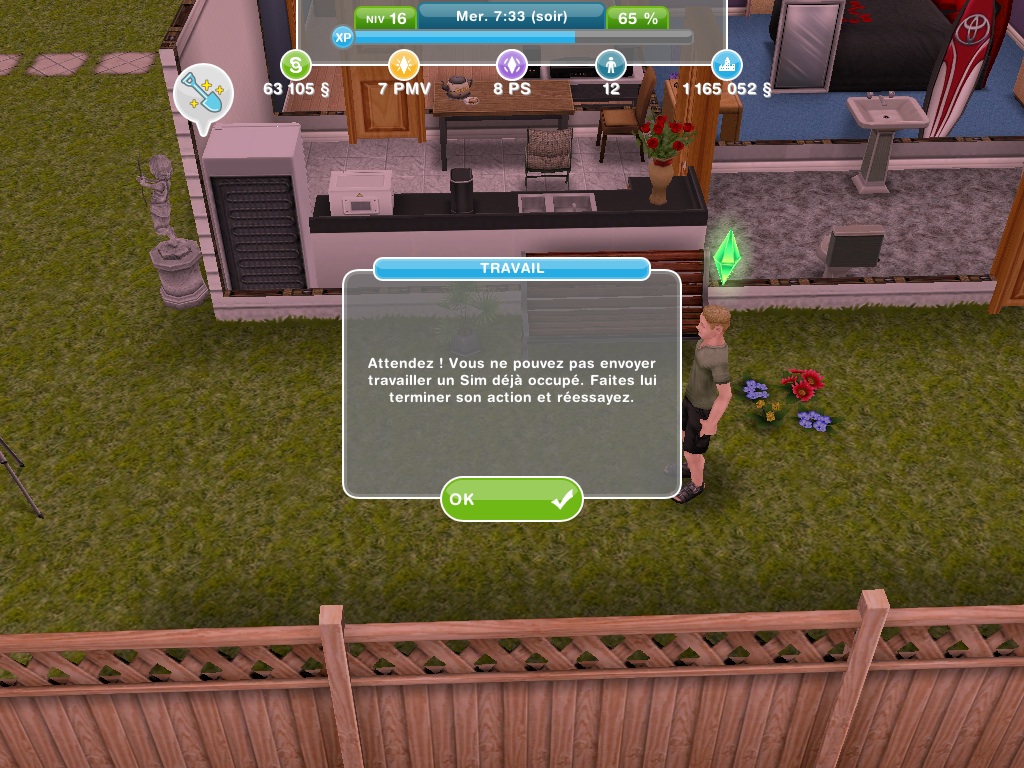Image resolution: width=1024 pixels, height=768 pixels.
Task: Tap the 65 % green indicator
Action: [x=637, y=18]
